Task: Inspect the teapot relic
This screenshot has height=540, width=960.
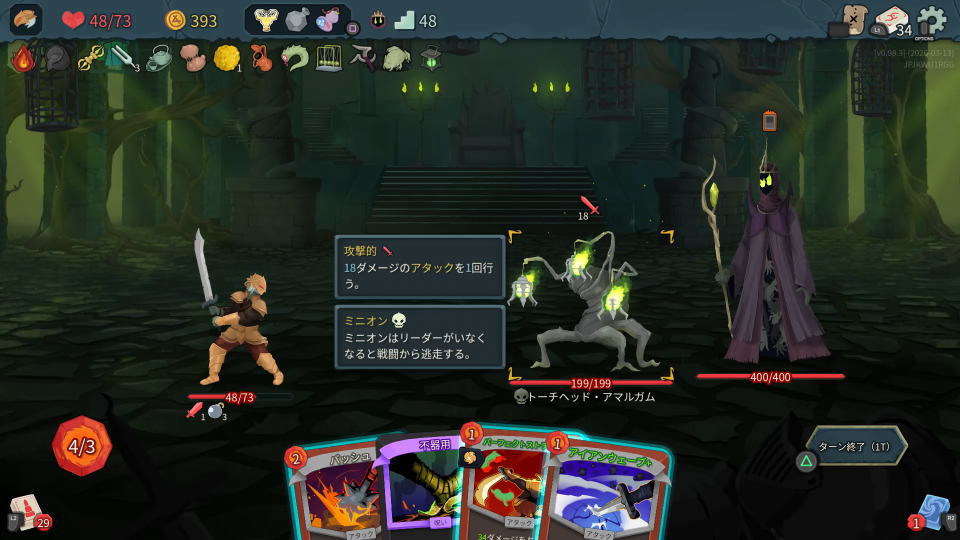Action: click(x=158, y=58)
